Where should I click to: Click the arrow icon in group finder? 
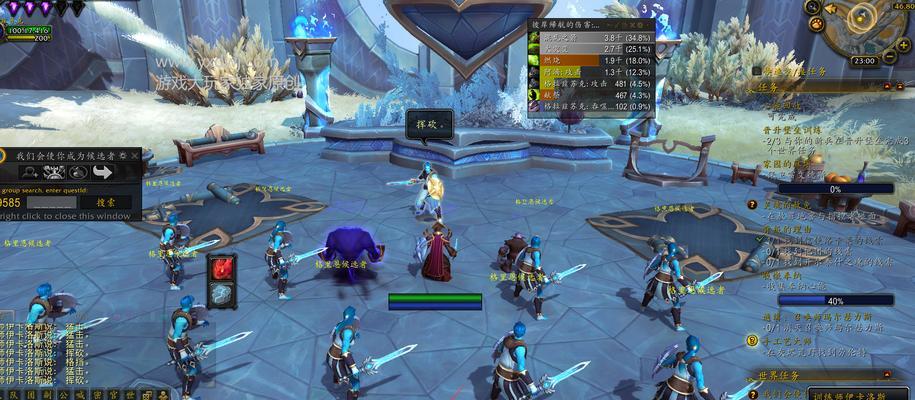pos(101,172)
